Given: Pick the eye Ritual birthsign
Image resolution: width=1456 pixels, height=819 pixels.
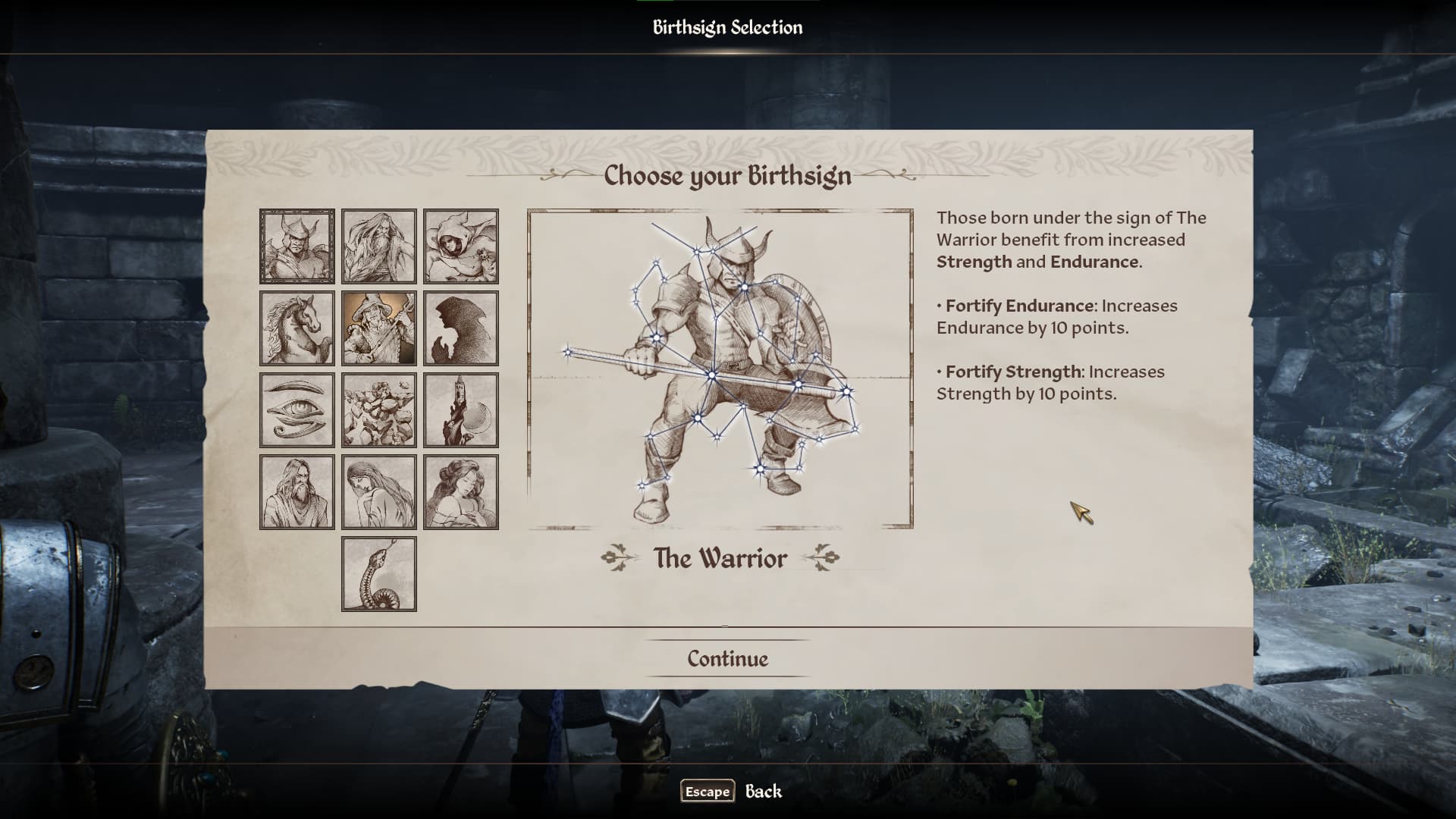Looking at the screenshot, I should coord(297,410).
